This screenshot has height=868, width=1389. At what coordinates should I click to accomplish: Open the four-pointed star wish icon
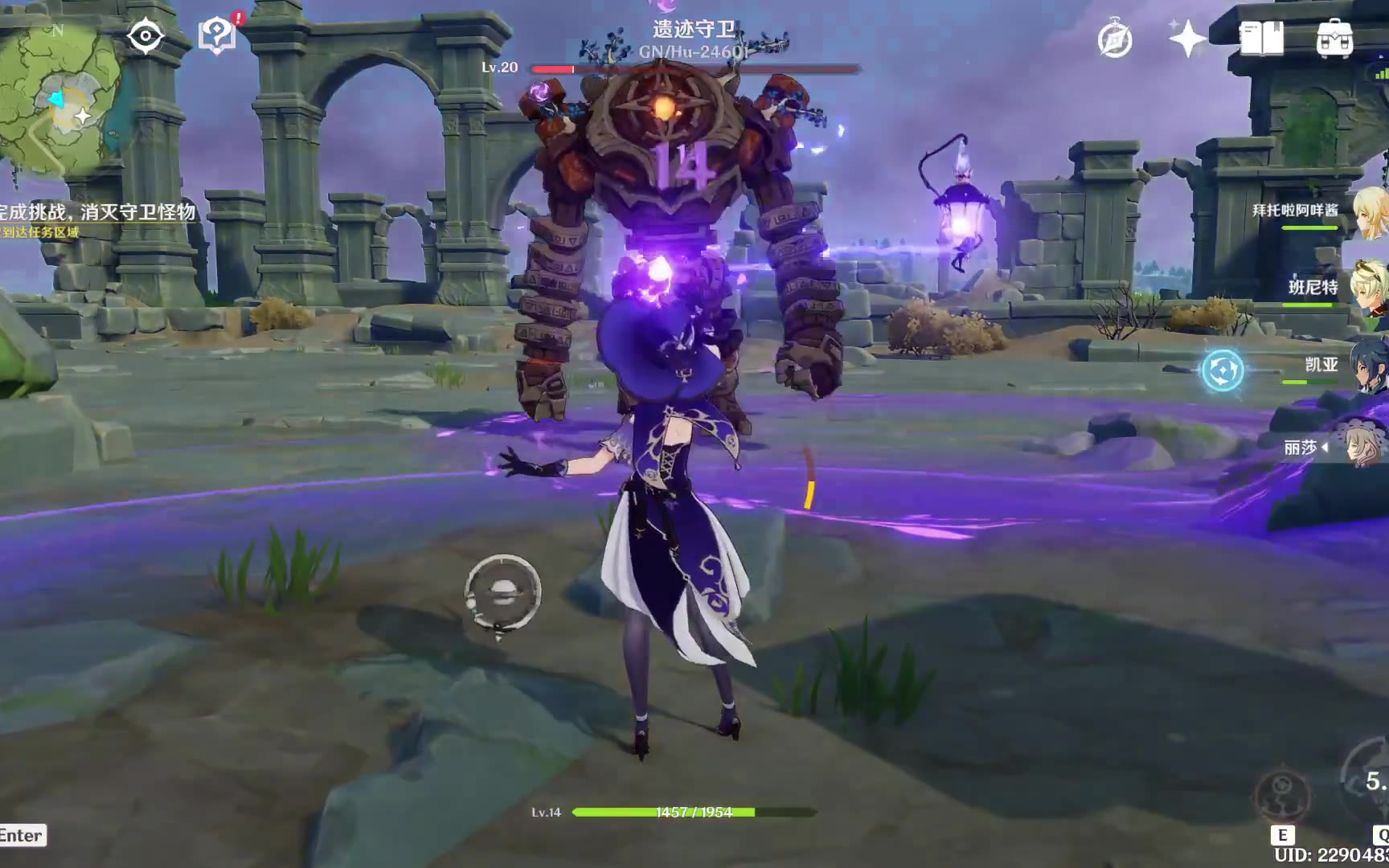click(x=1187, y=39)
